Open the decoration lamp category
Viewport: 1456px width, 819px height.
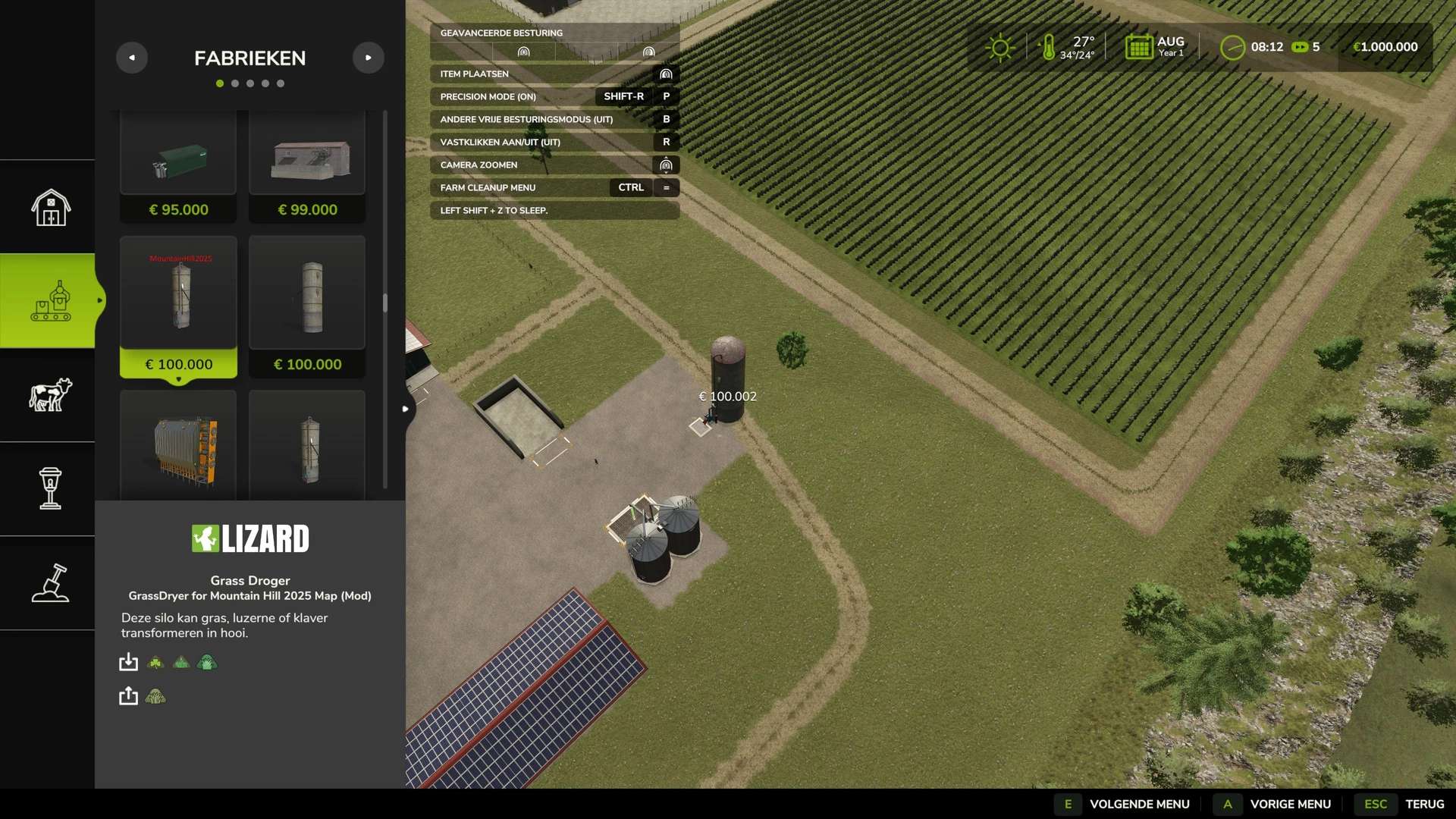pyautogui.click(x=50, y=488)
